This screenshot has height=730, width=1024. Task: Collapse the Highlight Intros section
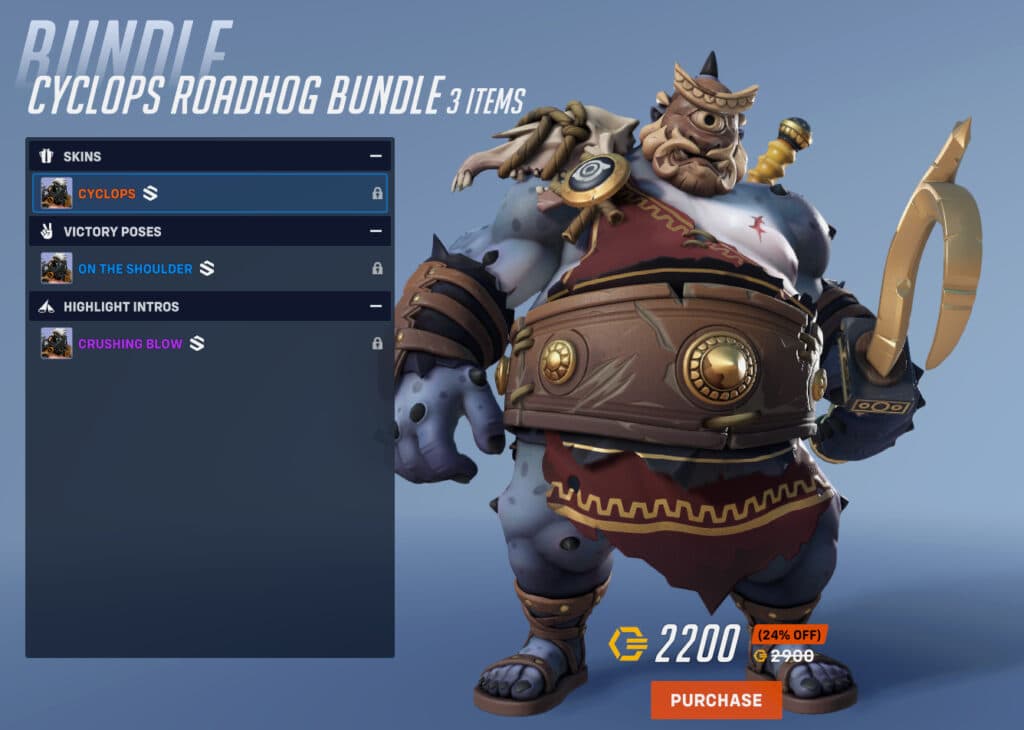[x=376, y=306]
